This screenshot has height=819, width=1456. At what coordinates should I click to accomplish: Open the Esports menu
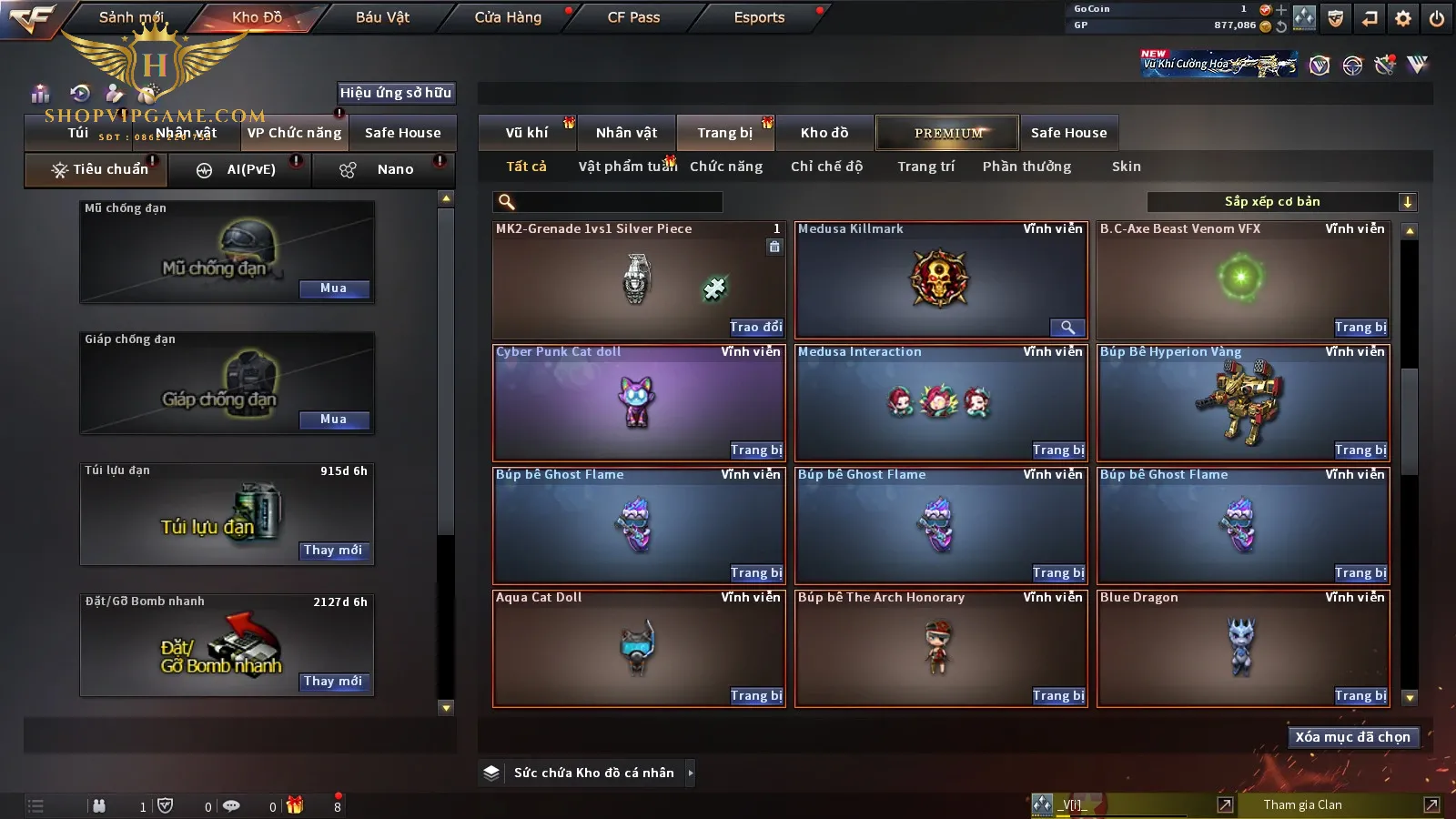click(759, 17)
